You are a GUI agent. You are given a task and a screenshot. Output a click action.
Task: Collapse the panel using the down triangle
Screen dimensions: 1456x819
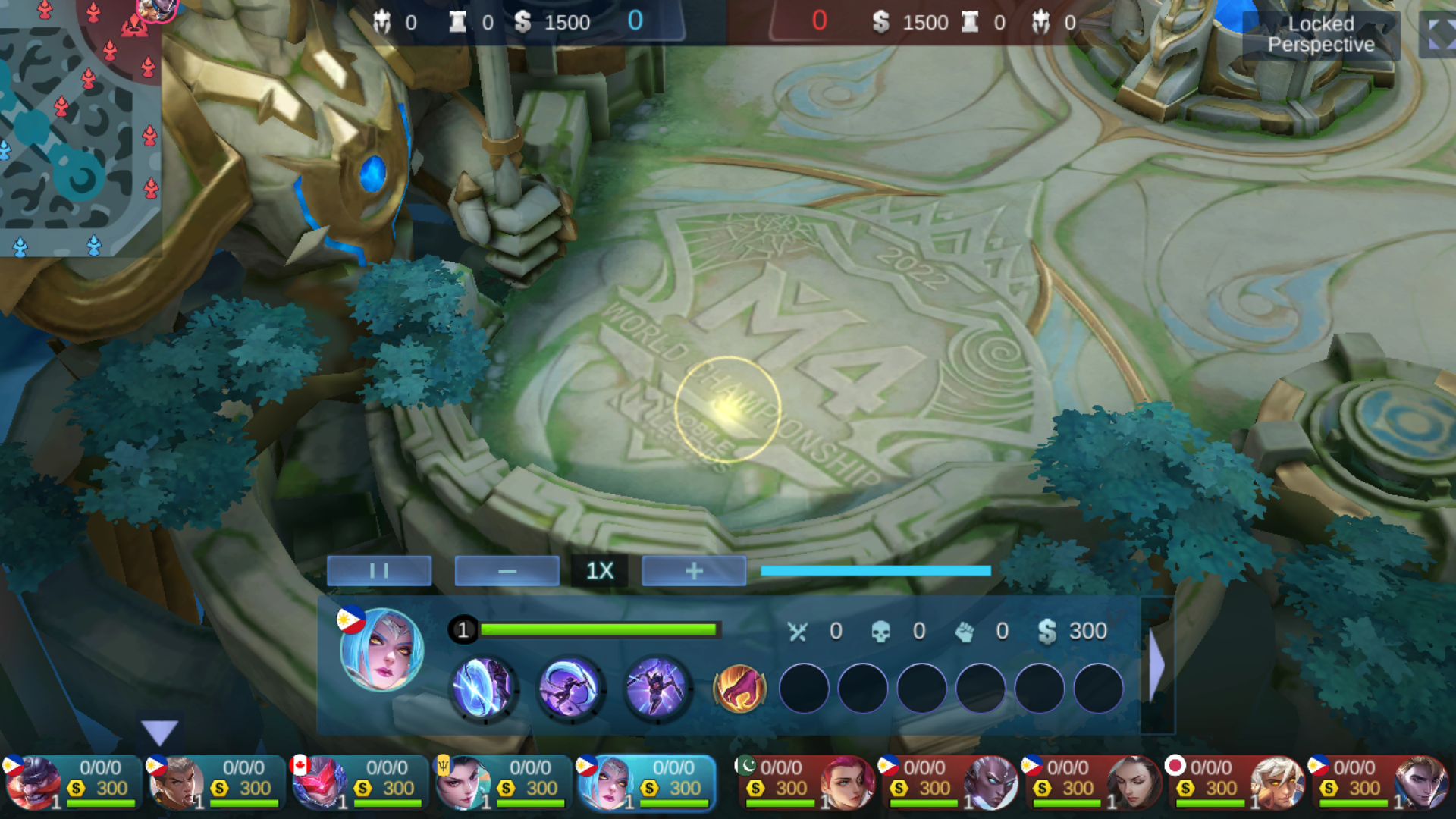tap(159, 732)
